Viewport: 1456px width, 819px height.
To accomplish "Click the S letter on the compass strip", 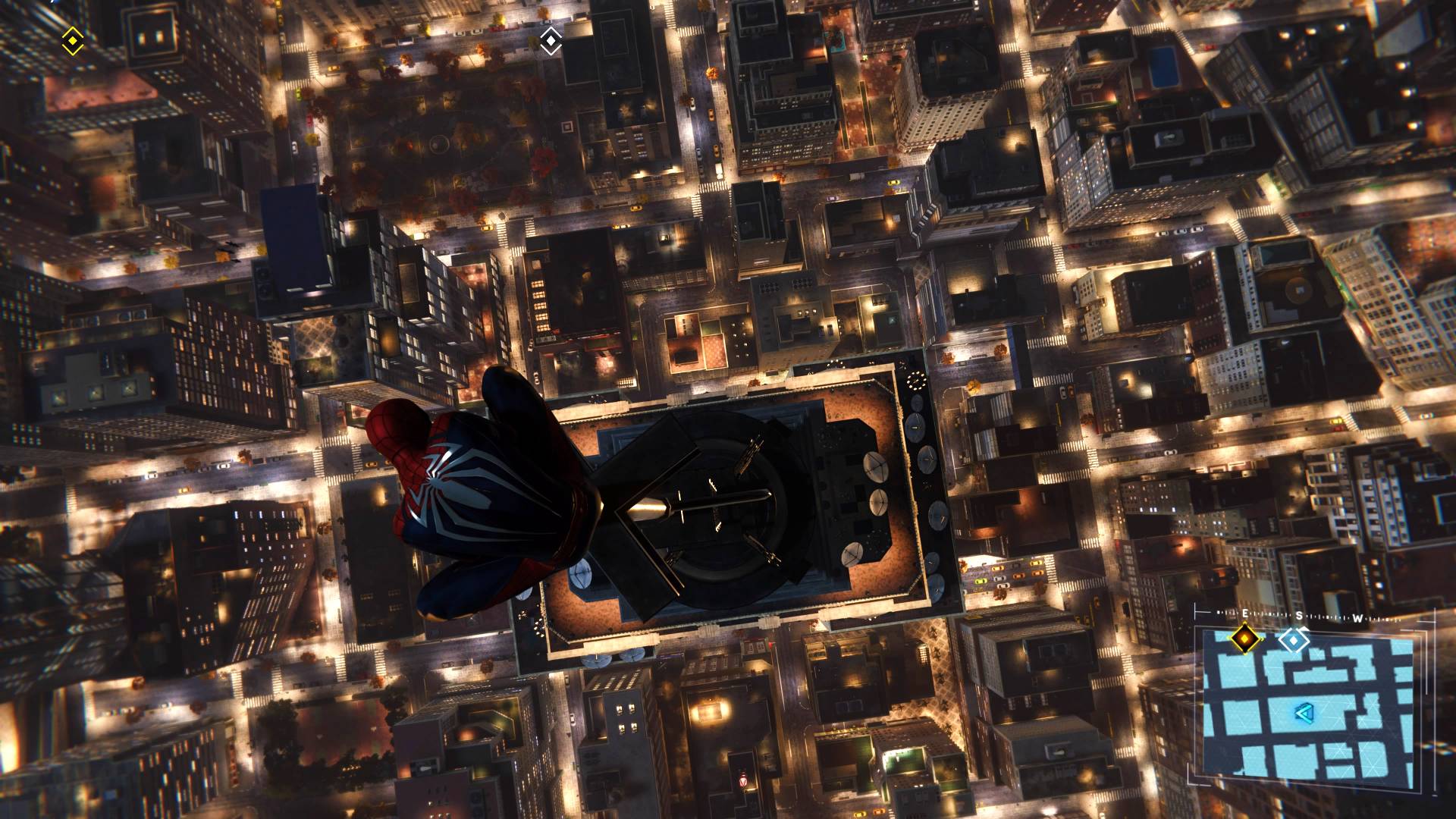I will (x=1298, y=617).
